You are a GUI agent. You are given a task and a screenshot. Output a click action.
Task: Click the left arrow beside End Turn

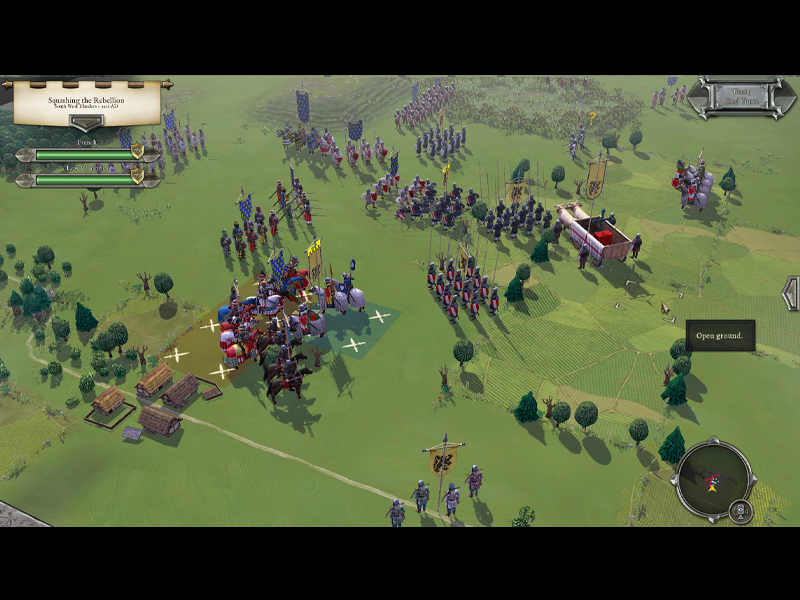pos(696,97)
